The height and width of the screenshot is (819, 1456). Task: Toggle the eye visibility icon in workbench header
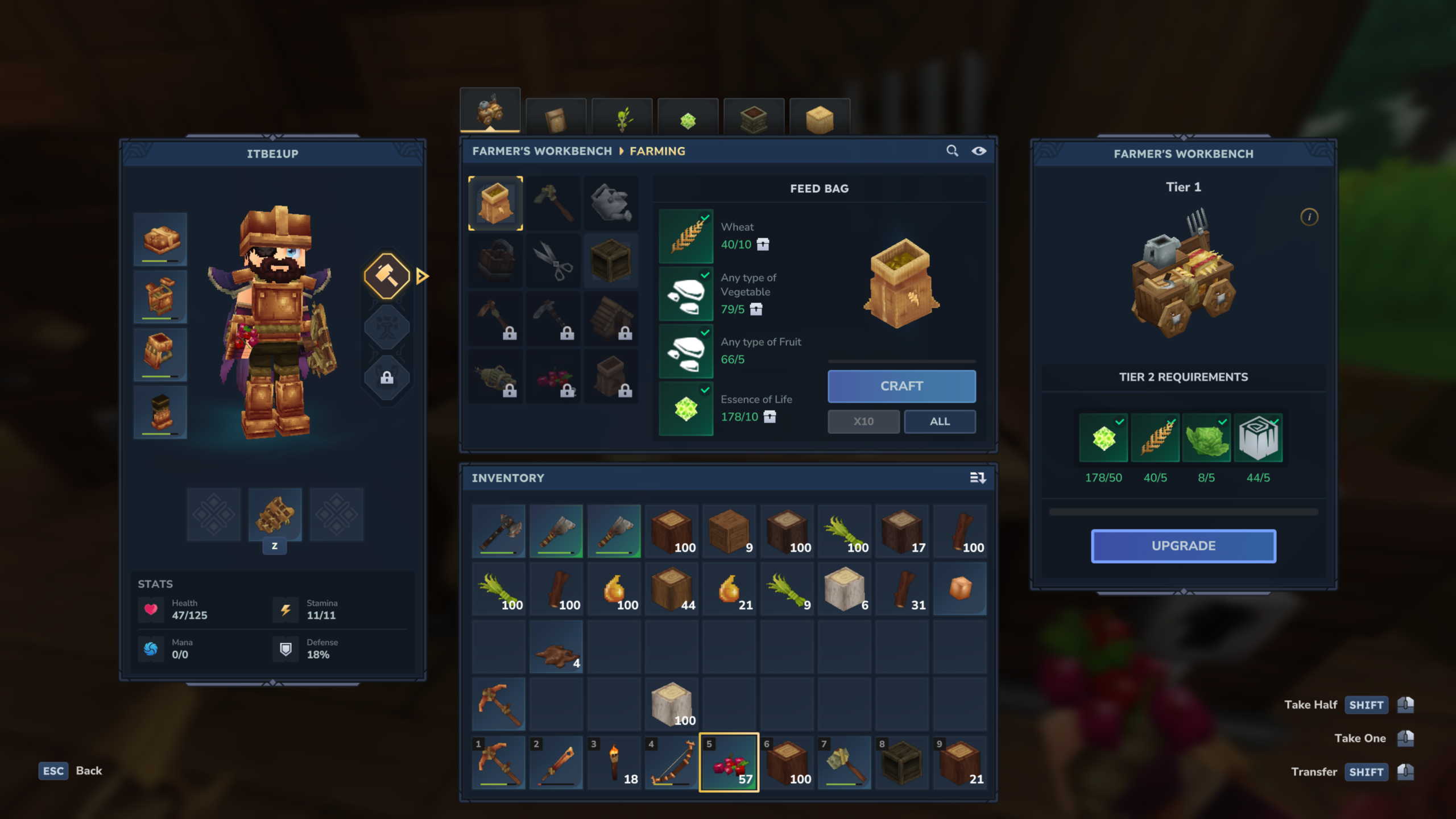979,151
